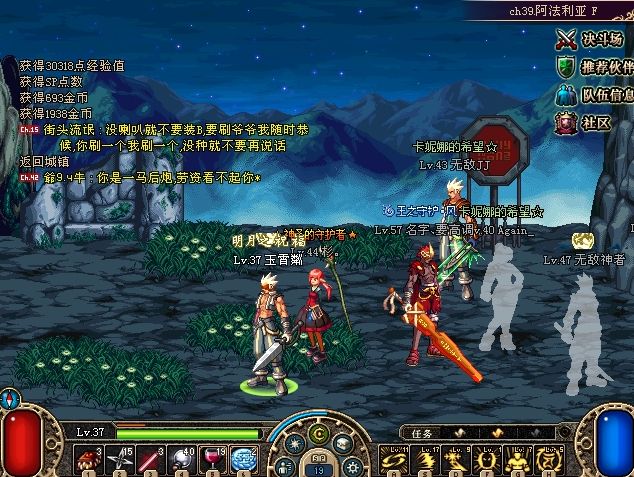Screen dimensions: 634x477
Task: Open the 推荐伙伴 recommended partner menu
Action: click(x=594, y=67)
